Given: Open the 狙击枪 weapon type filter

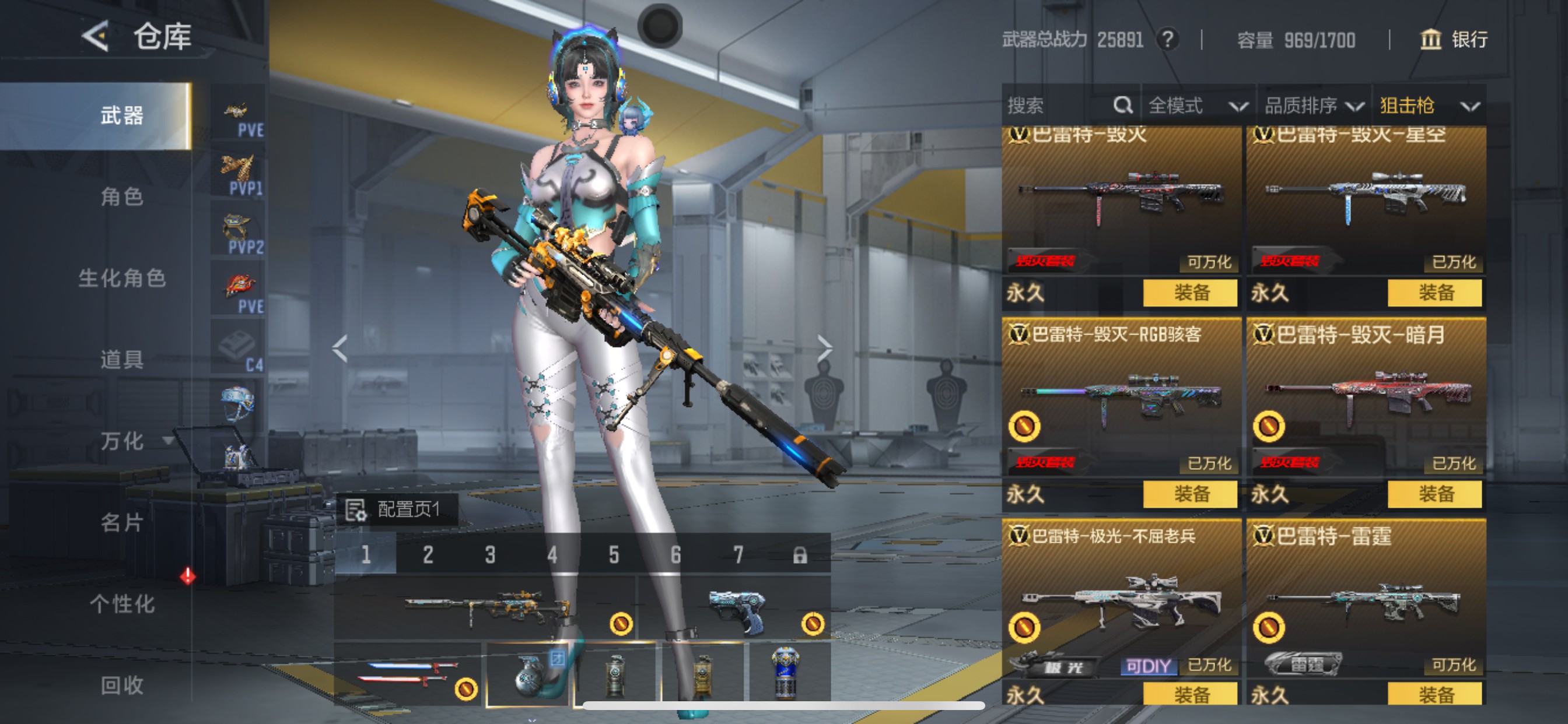Looking at the screenshot, I should click(x=1429, y=106).
